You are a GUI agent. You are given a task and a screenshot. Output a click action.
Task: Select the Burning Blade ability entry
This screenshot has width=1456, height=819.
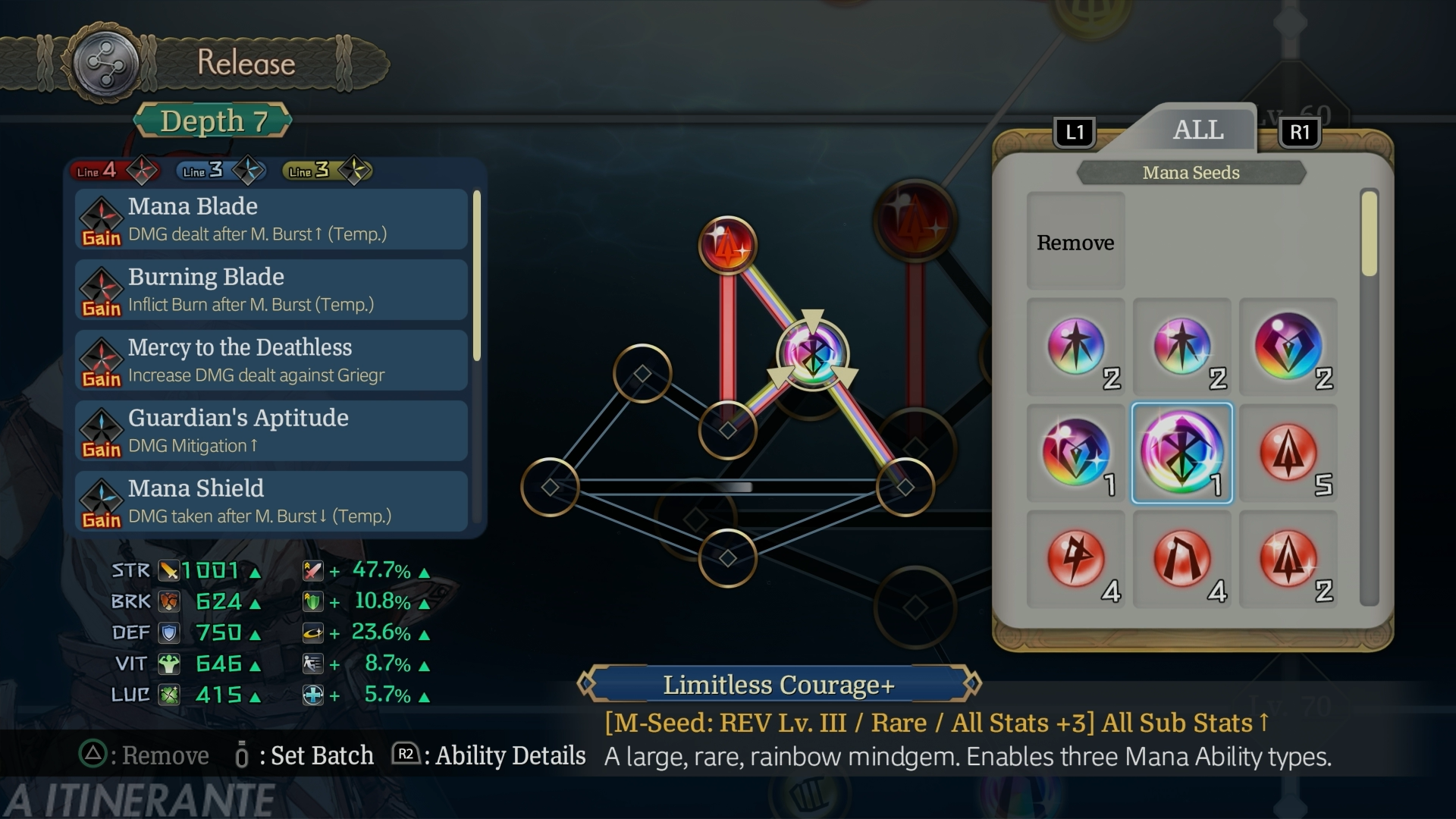(x=271, y=290)
